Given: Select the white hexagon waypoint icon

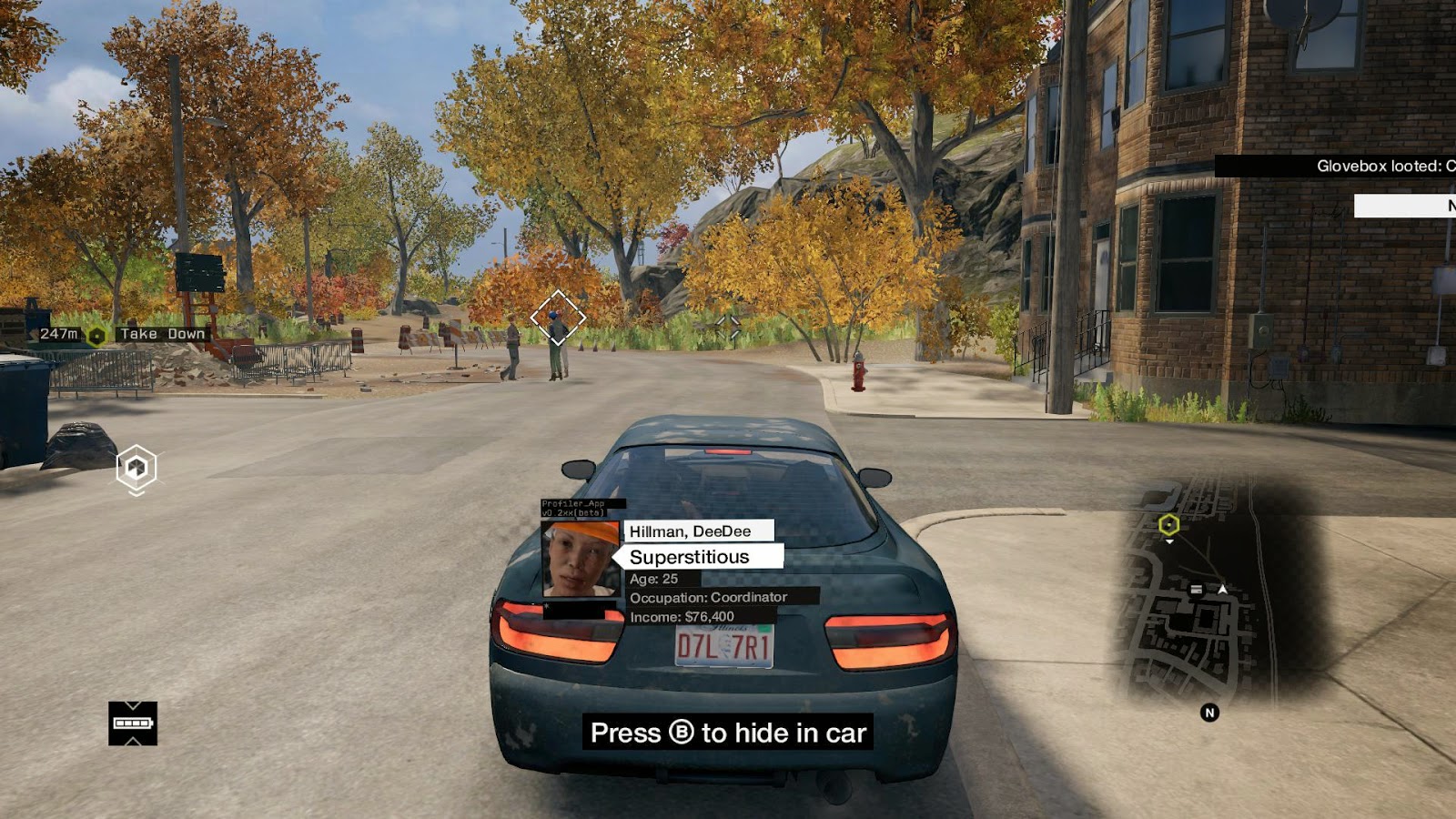Looking at the screenshot, I should pyautogui.click(x=136, y=468).
